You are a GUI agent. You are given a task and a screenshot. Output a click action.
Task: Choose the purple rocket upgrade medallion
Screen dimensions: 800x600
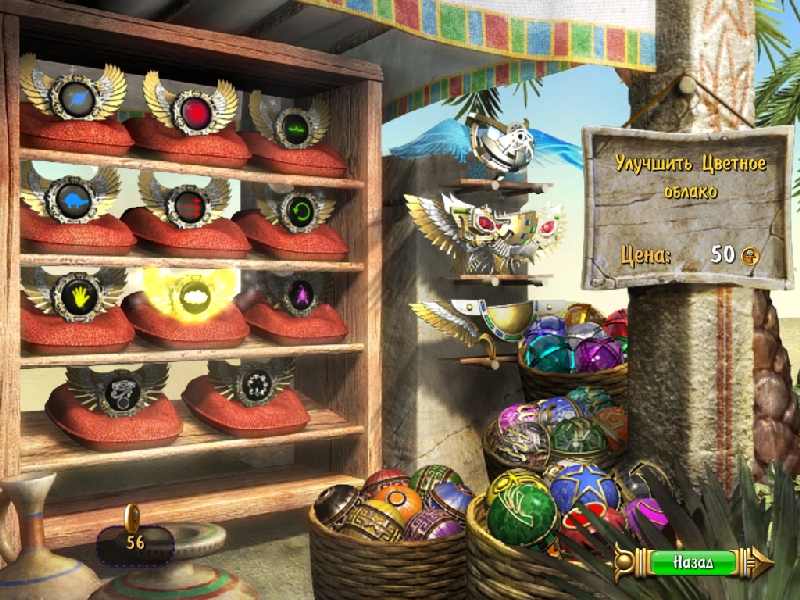click(x=298, y=292)
